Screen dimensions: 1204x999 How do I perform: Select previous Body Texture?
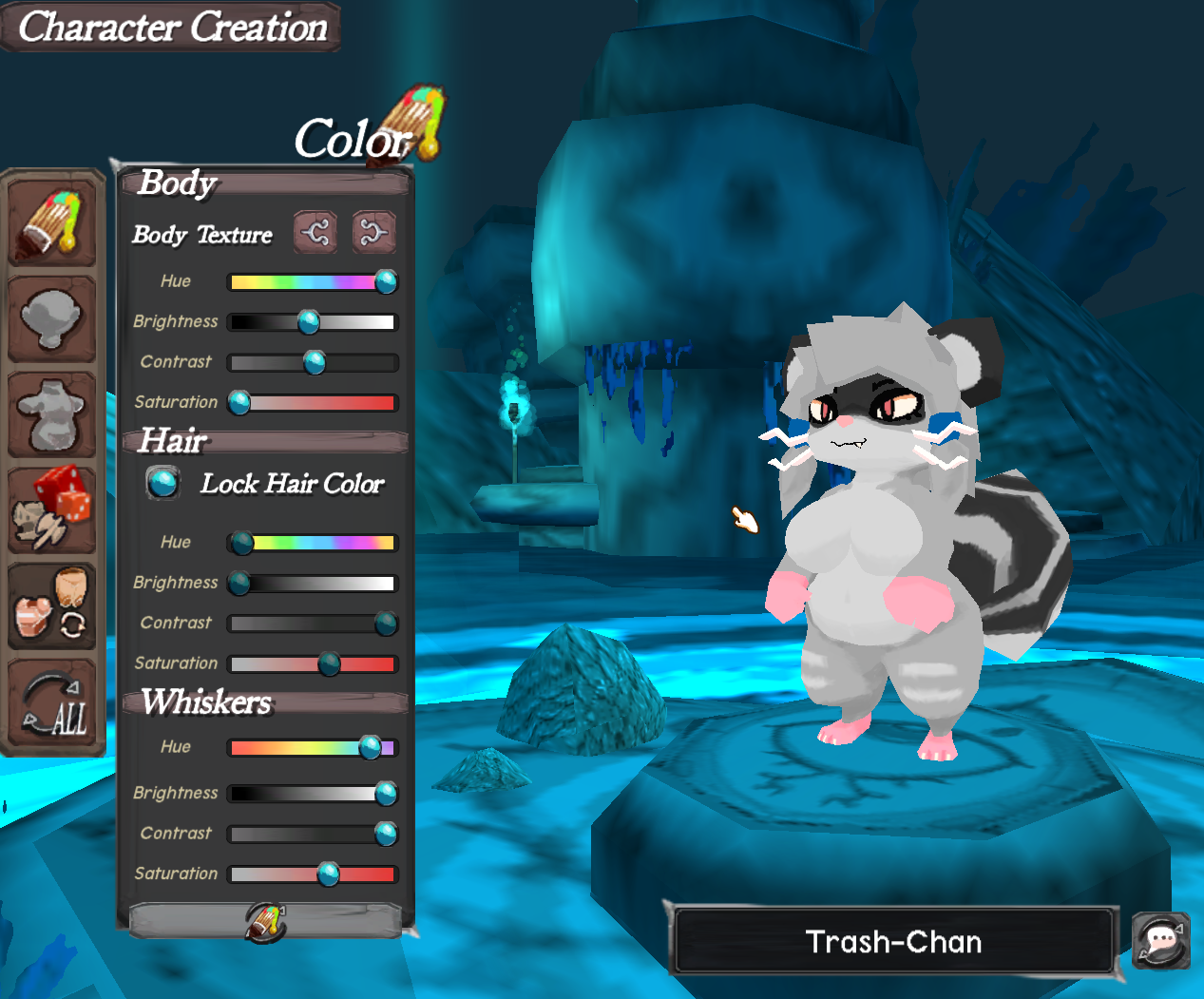(315, 232)
